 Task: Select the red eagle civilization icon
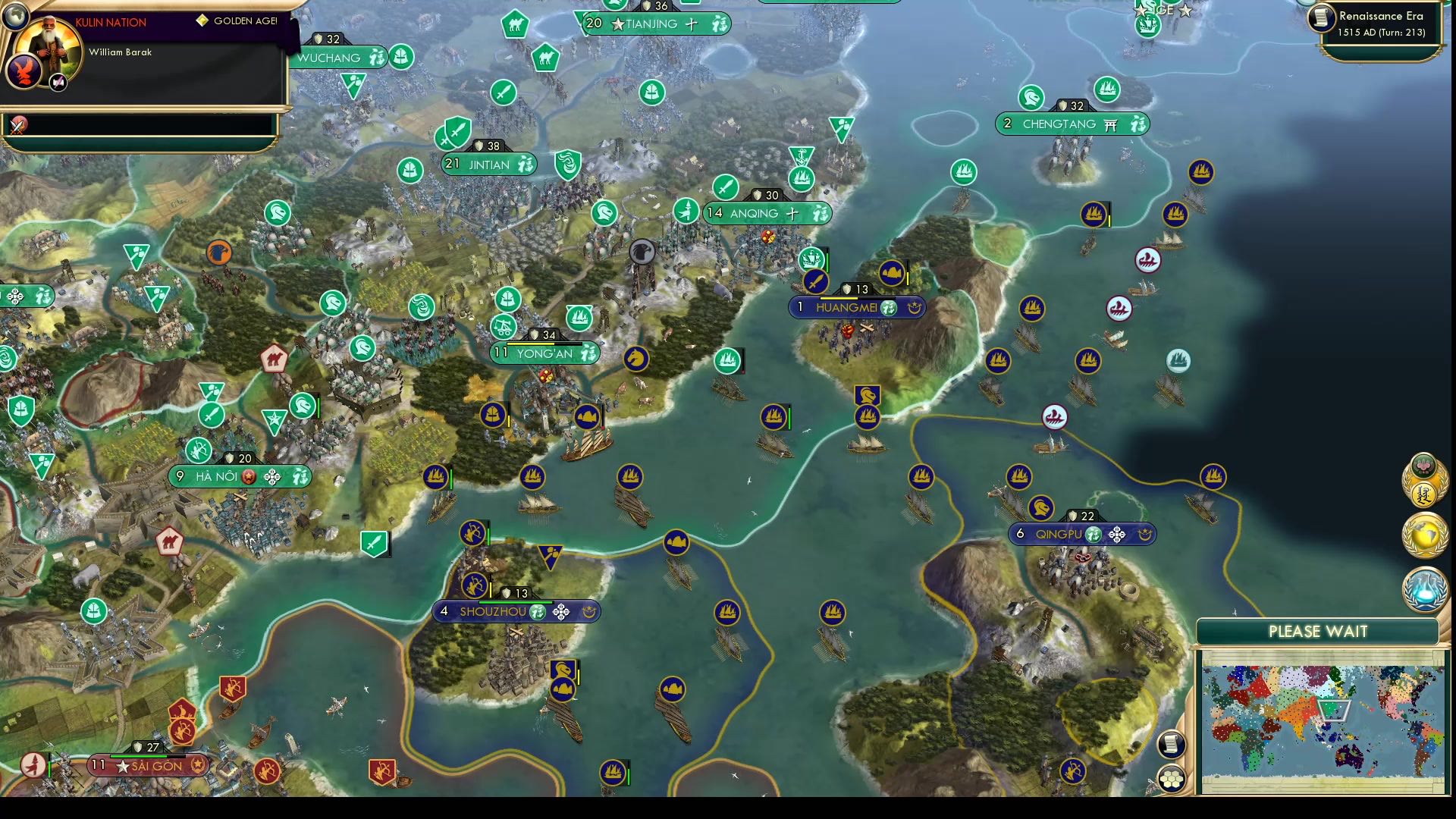point(27,71)
